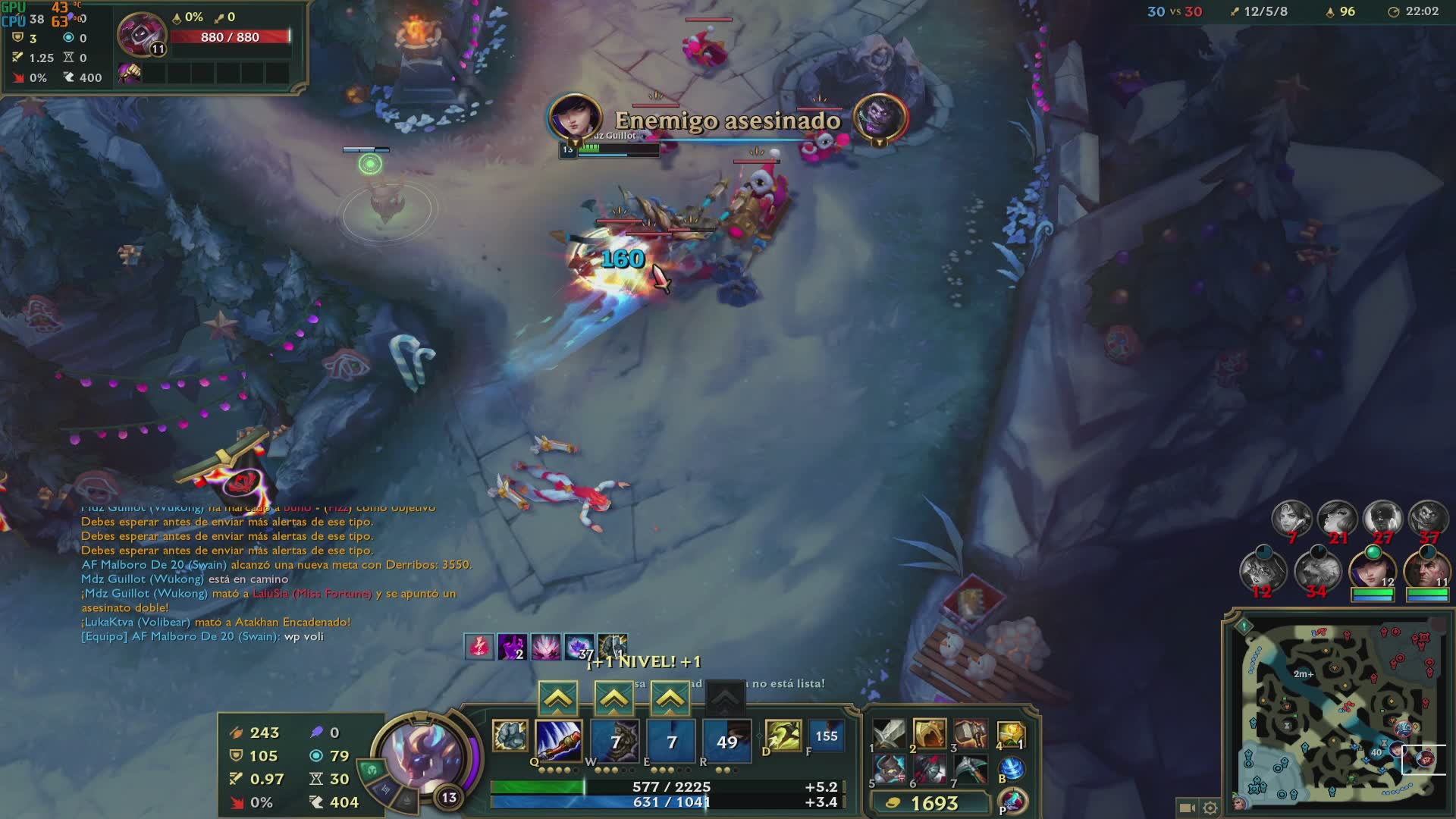This screenshot has width=1456, height=819.
Task: Use the trinket in slot 4
Action: click(1011, 734)
